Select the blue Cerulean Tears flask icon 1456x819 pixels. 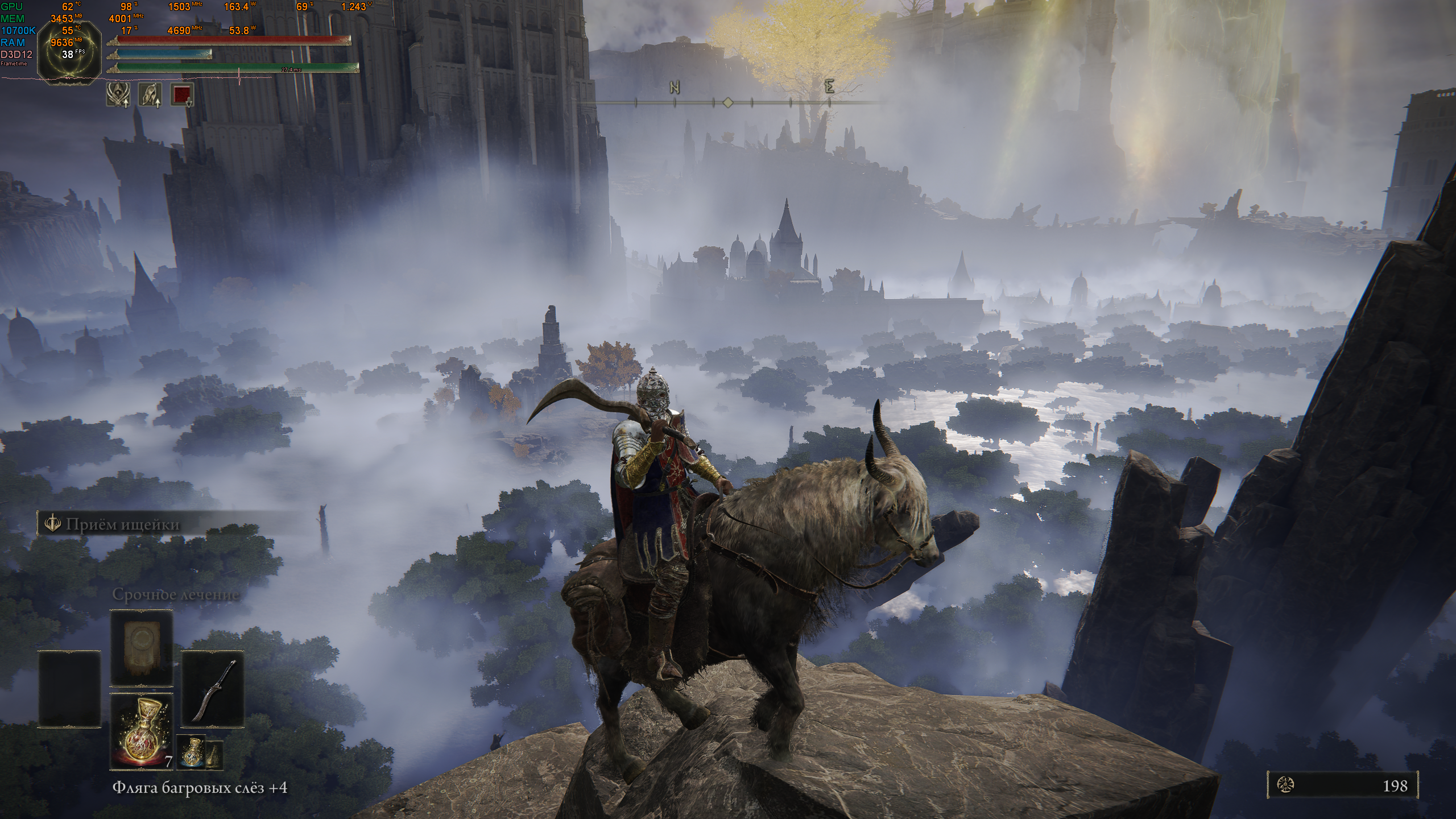pos(192,751)
